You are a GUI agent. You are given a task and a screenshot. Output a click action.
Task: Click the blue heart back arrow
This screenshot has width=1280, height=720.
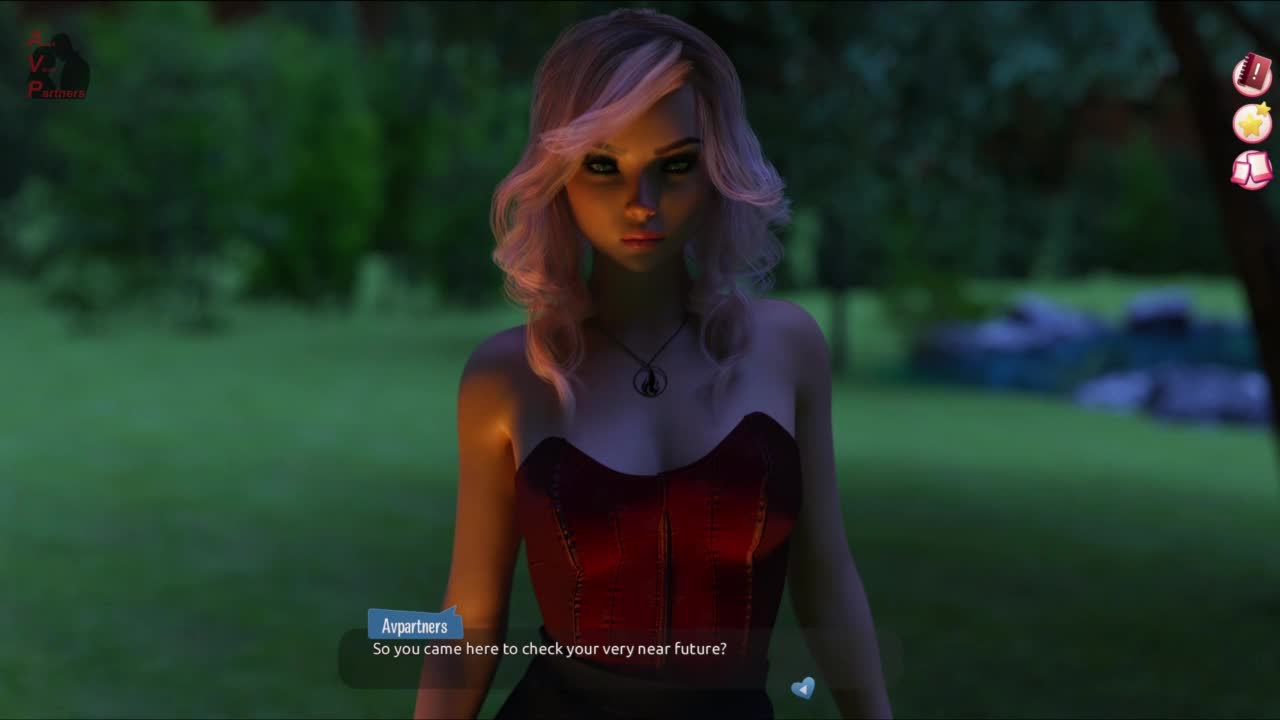[x=802, y=688]
